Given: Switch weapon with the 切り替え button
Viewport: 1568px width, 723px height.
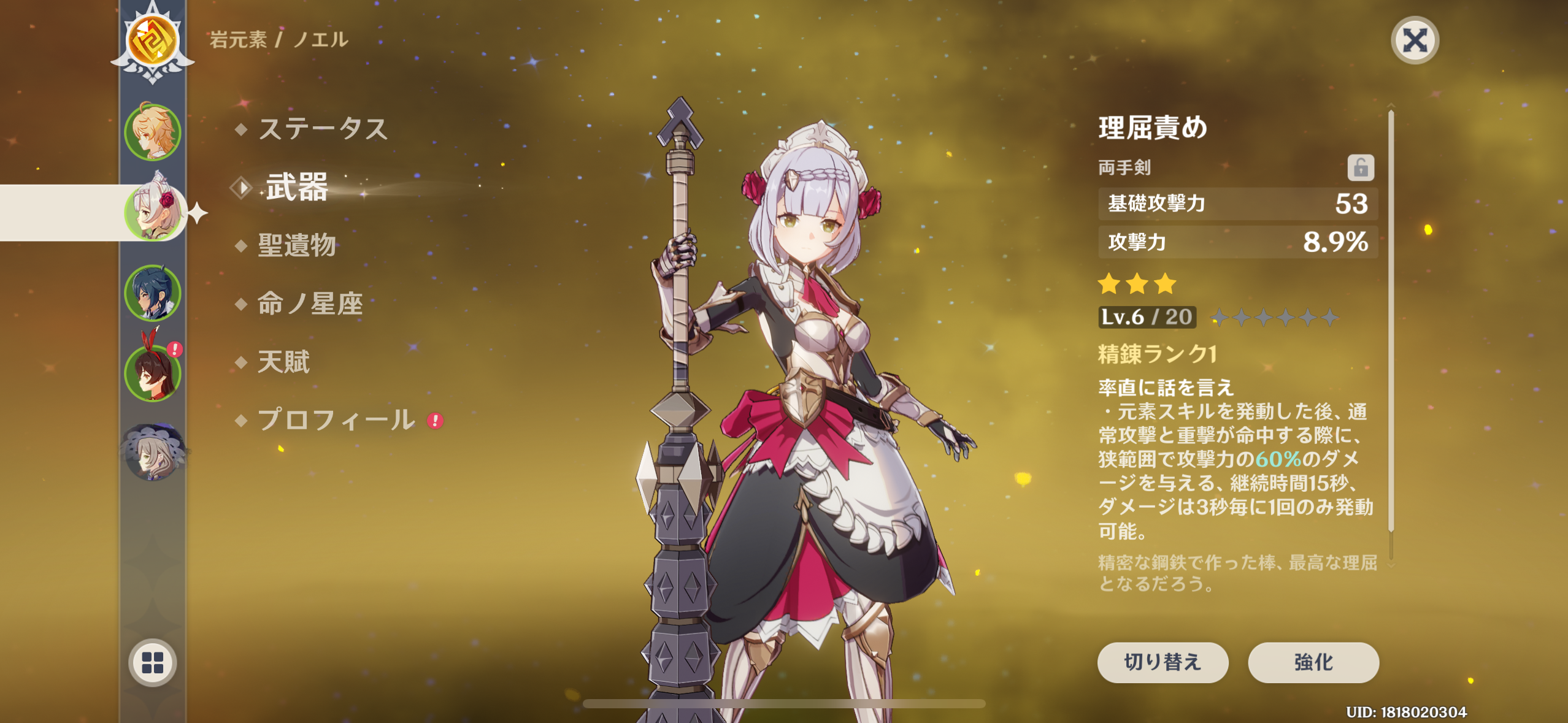Looking at the screenshot, I should pyautogui.click(x=1163, y=662).
